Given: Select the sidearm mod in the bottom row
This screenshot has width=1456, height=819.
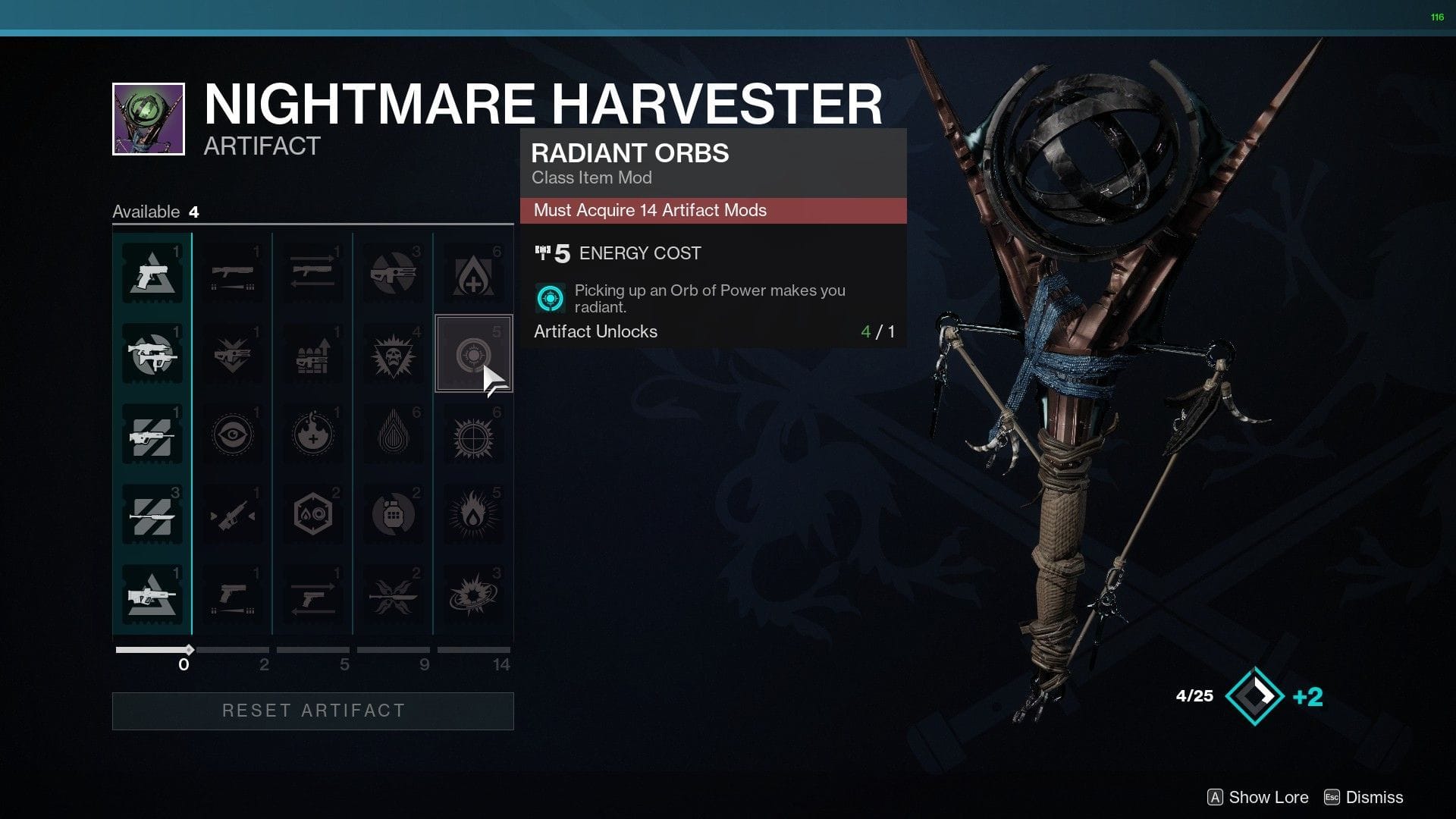Looking at the screenshot, I should (233, 595).
